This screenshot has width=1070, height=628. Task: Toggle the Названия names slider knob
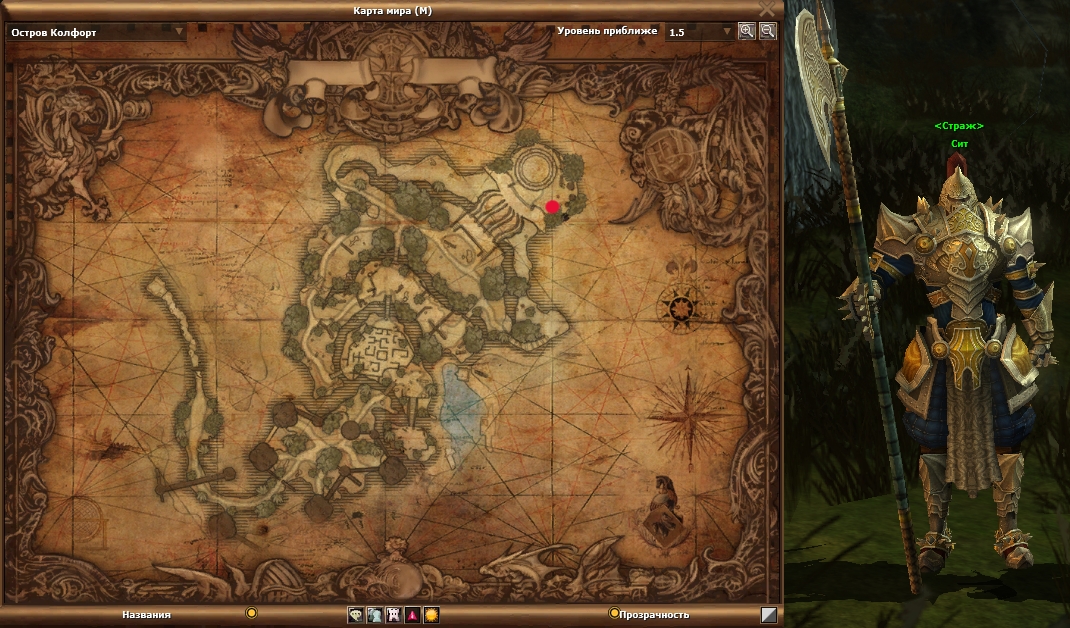point(252,613)
